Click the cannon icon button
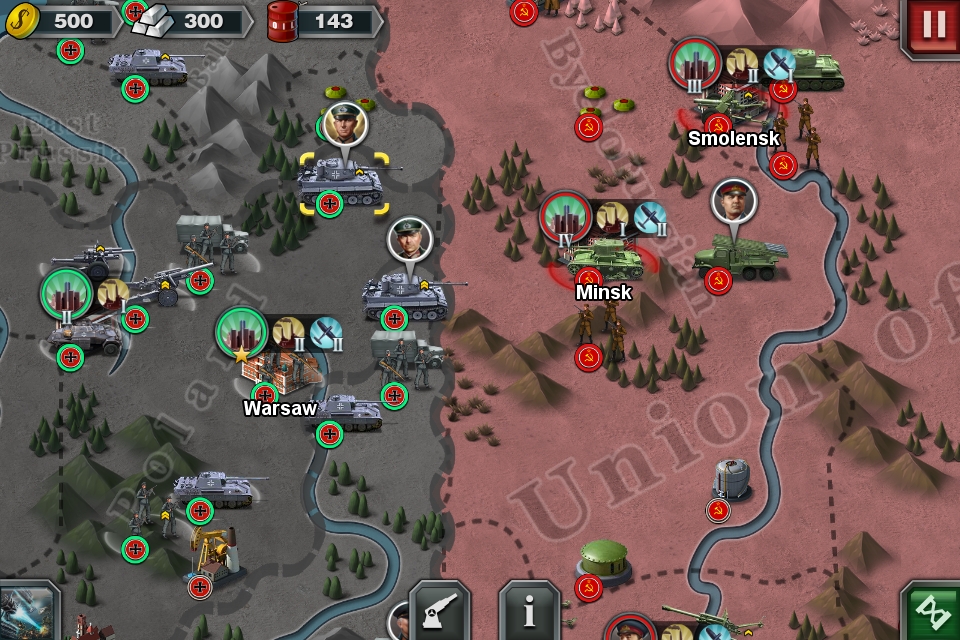Image resolution: width=960 pixels, height=640 pixels. pyautogui.click(x=439, y=611)
